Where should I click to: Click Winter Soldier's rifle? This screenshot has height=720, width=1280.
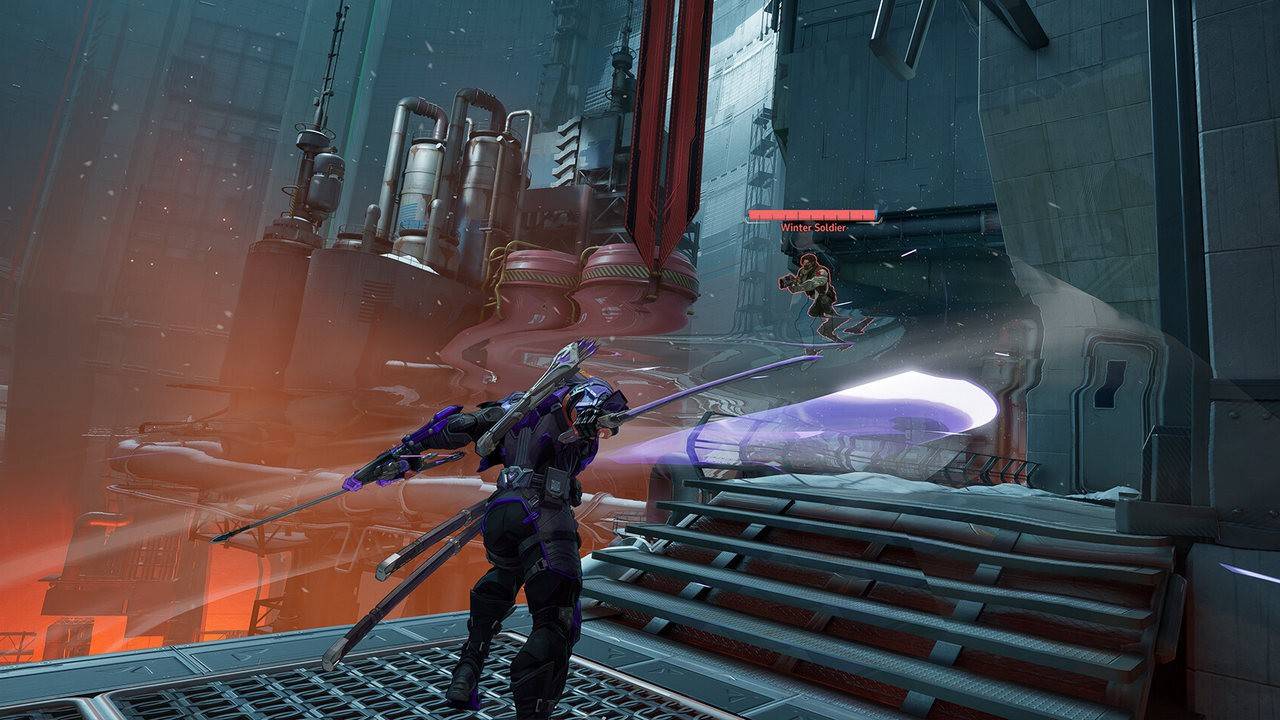point(790,281)
